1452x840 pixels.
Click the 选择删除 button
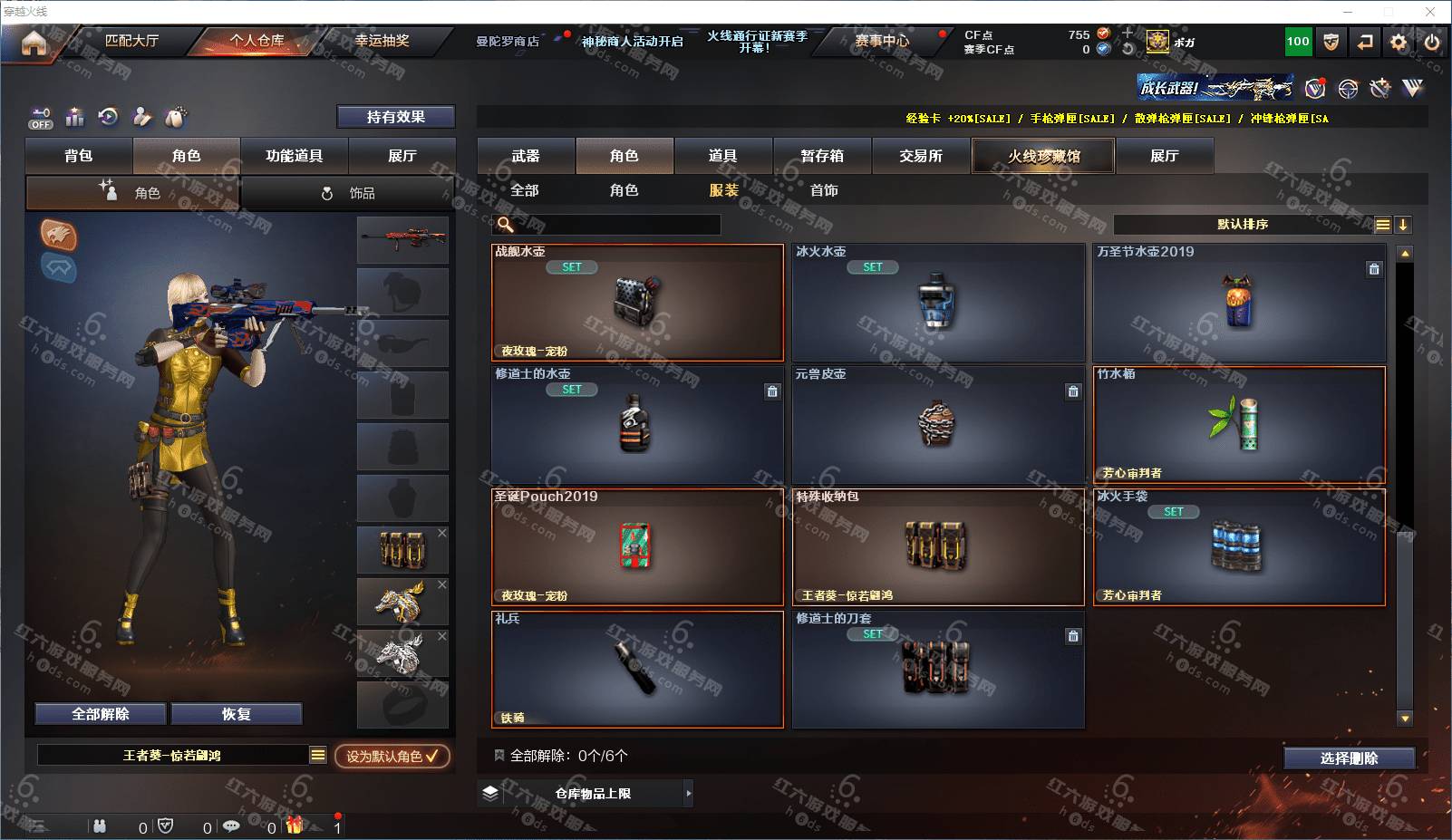(x=1349, y=758)
